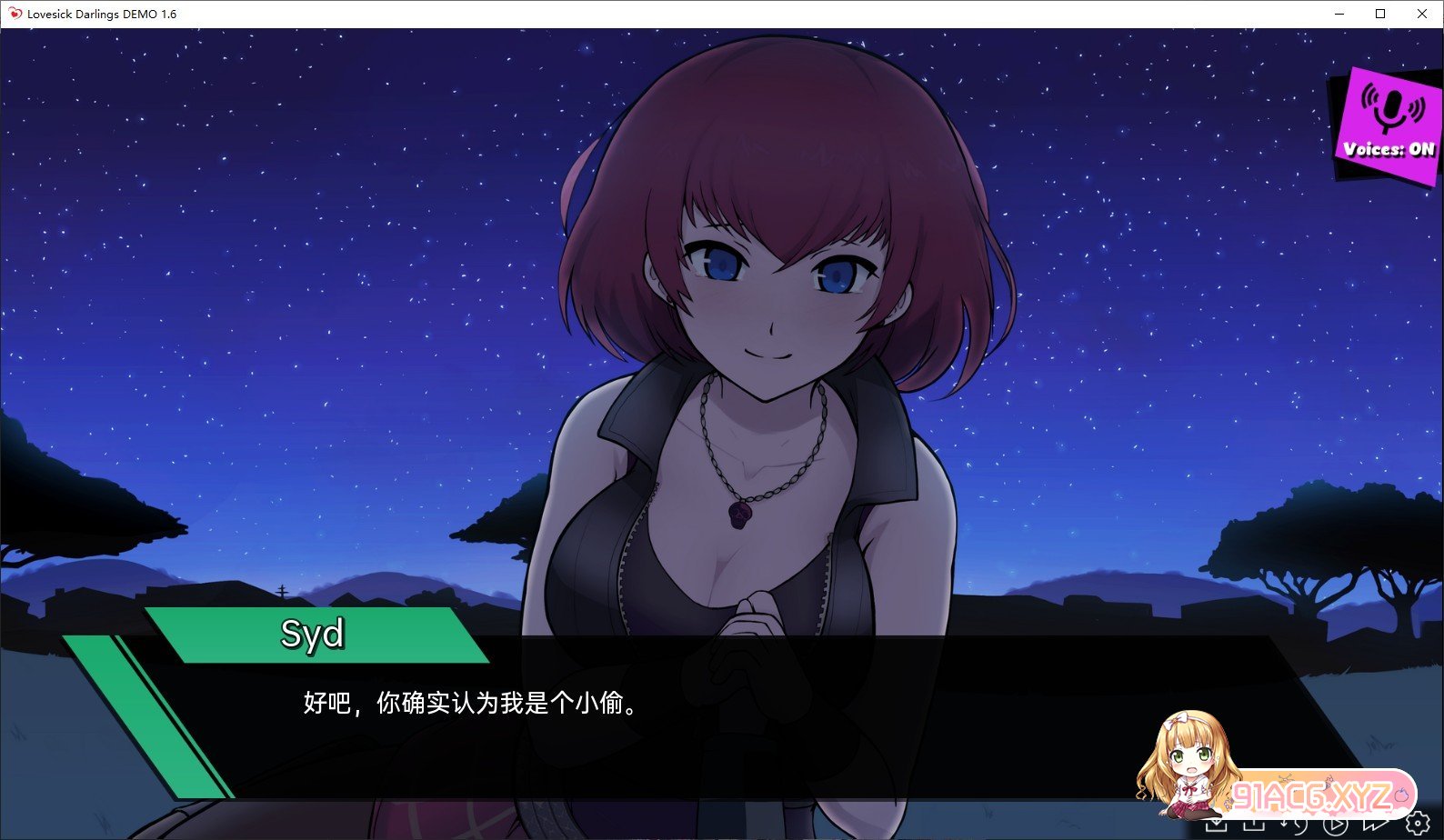Activate the skip fast-forward arrows
This screenshot has width=1444, height=840.
click(x=1375, y=824)
